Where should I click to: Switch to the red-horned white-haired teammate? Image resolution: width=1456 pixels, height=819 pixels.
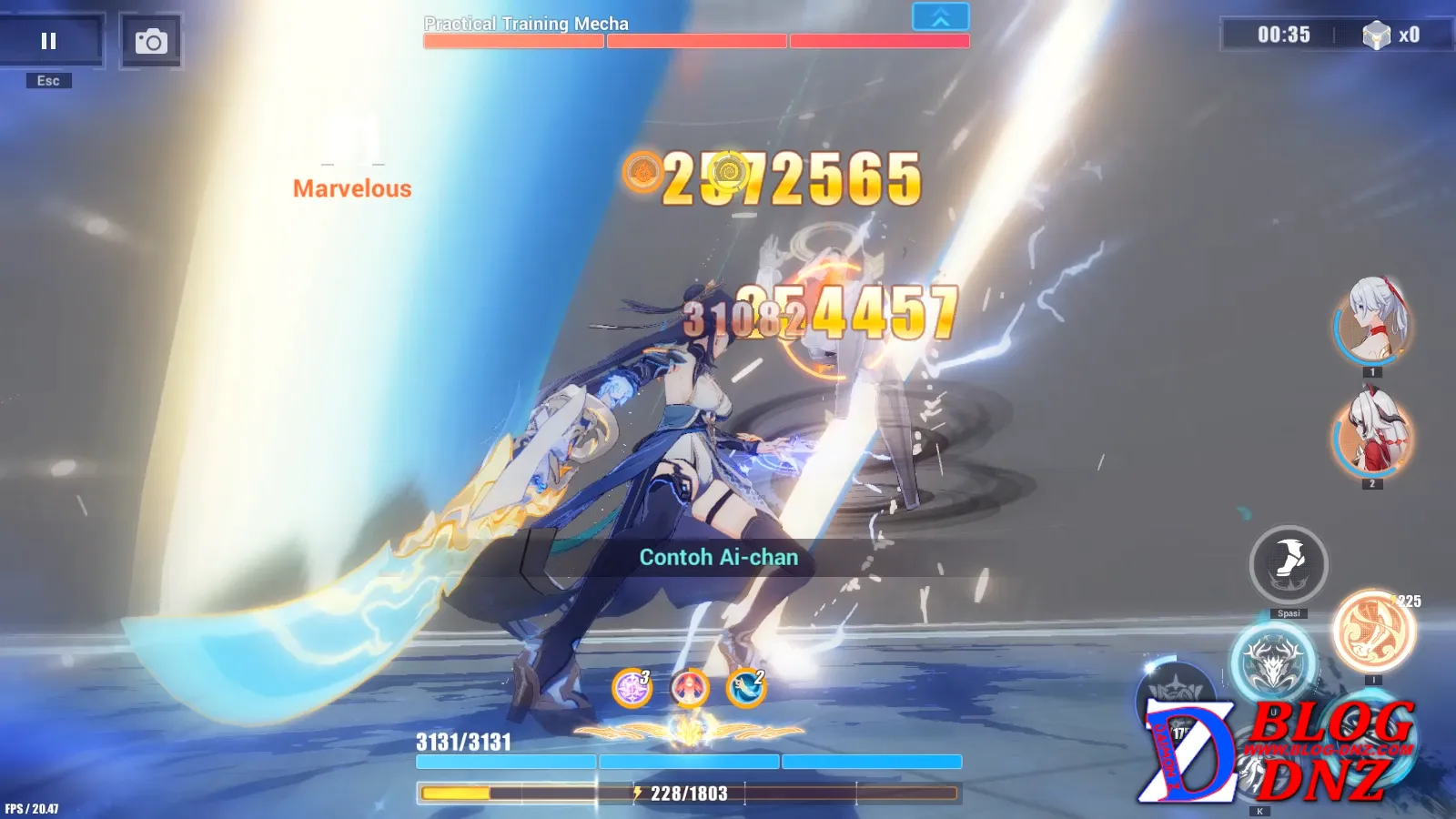(x=1372, y=432)
